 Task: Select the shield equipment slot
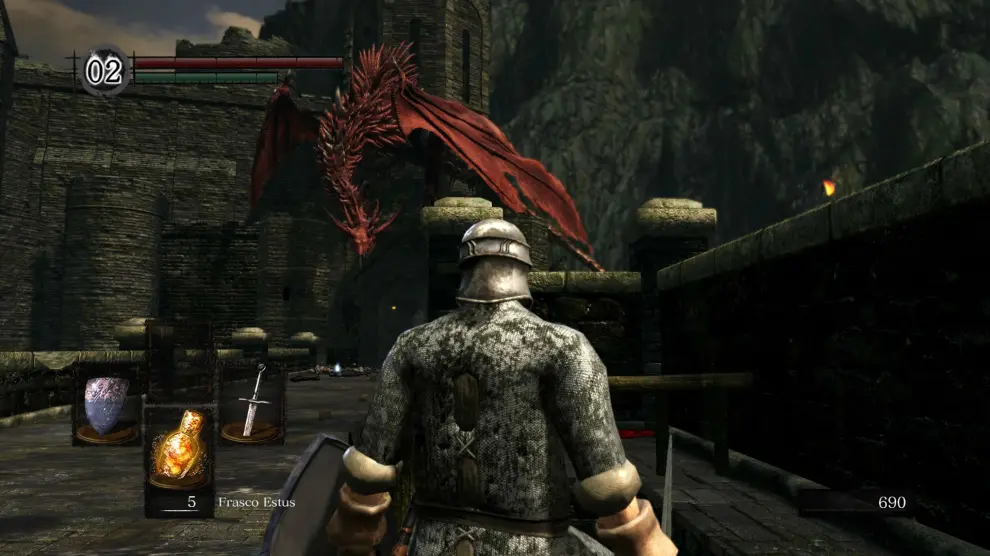click(x=106, y=406)
